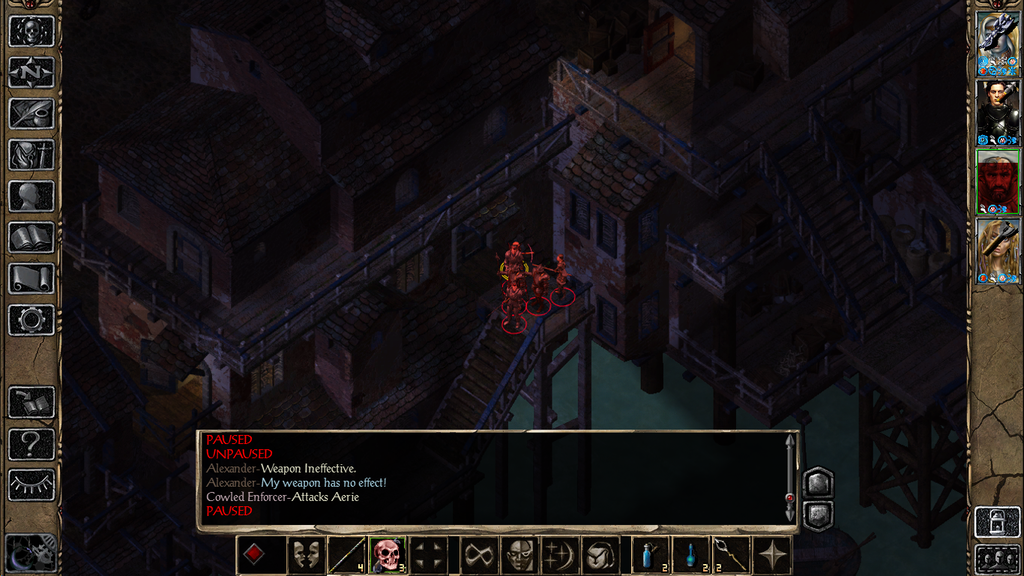This screenshot has height=576, width=1024.
Task: Select the dark-haired armored party portrait
Action: click(997, 112)
